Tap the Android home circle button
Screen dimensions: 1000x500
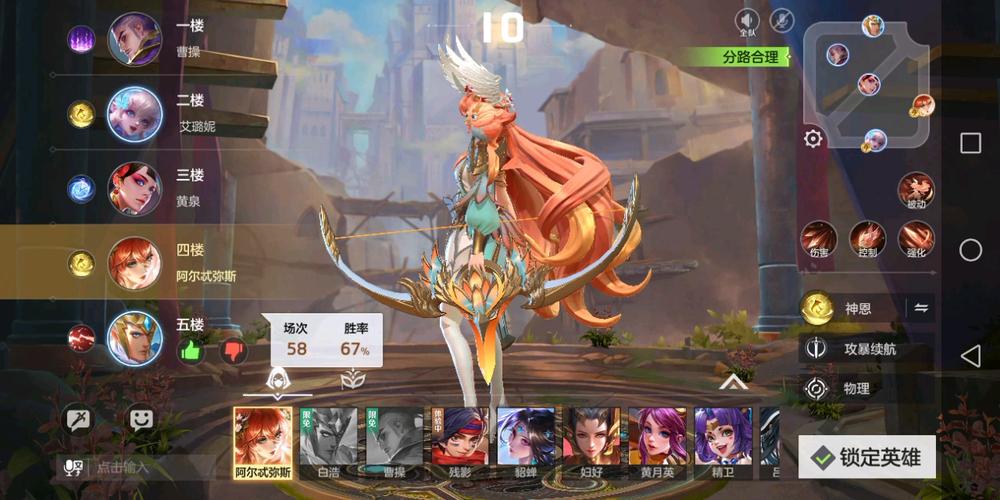click(970, 250)
